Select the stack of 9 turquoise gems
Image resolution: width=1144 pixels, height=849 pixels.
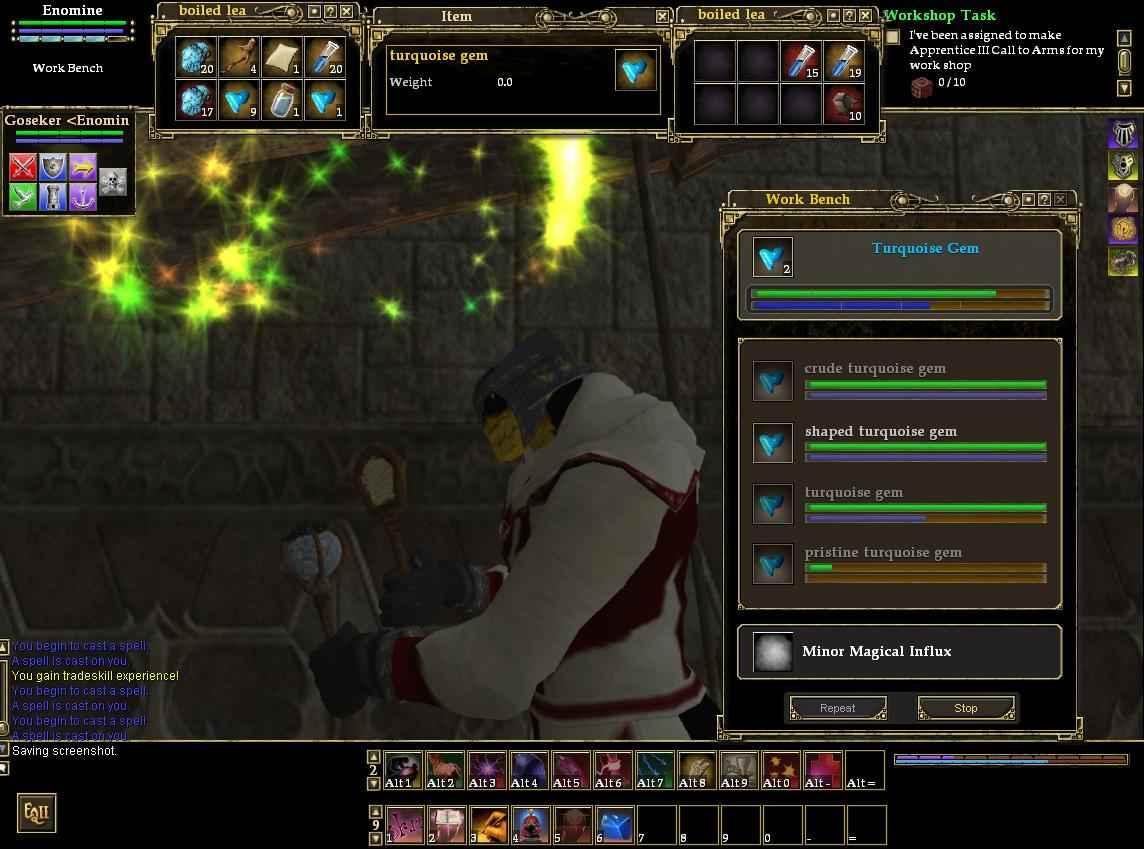tap(238, 100)
